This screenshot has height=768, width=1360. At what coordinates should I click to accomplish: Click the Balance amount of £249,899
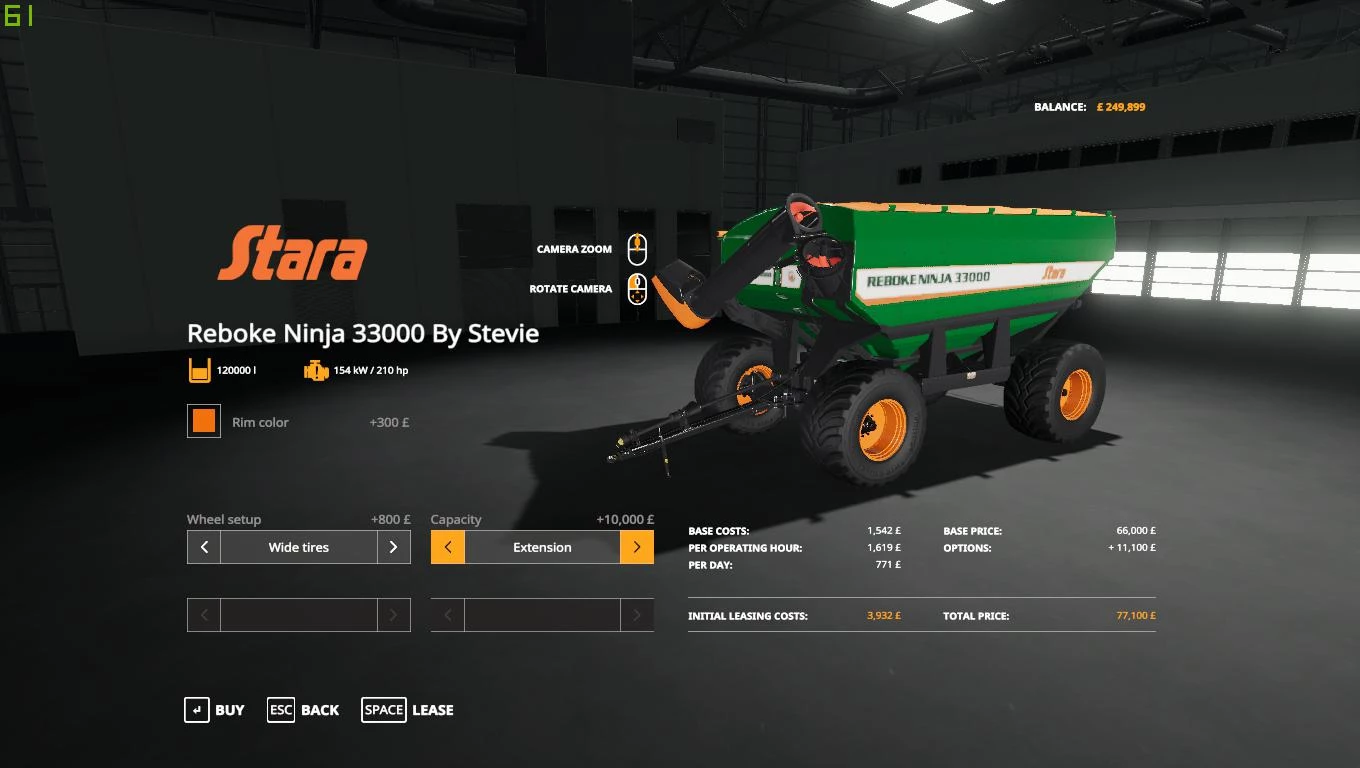[x=1121, y=106]
